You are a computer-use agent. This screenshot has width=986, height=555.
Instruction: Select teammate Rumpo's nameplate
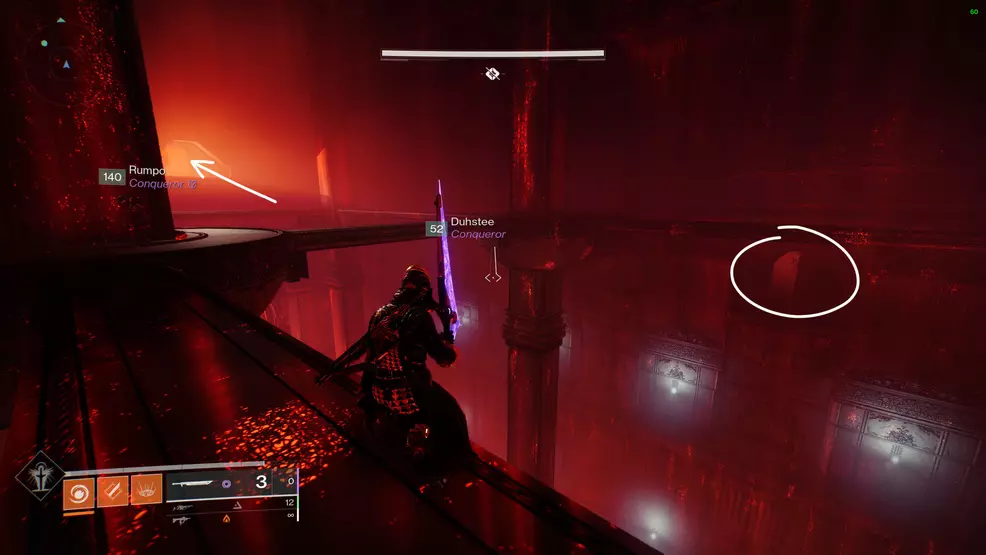pos(148,177)
